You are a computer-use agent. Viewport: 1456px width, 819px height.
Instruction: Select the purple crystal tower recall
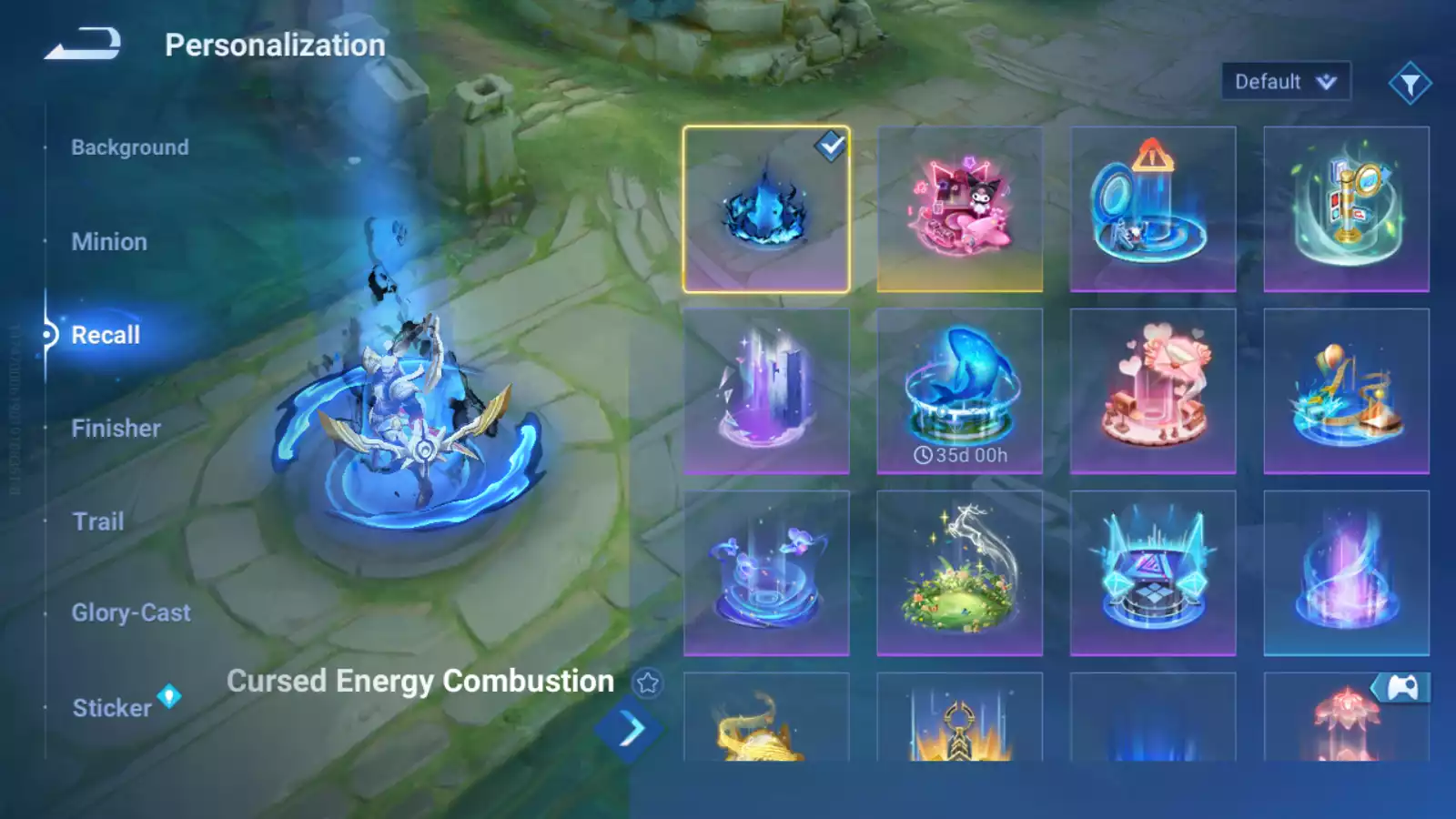[766, 391]
